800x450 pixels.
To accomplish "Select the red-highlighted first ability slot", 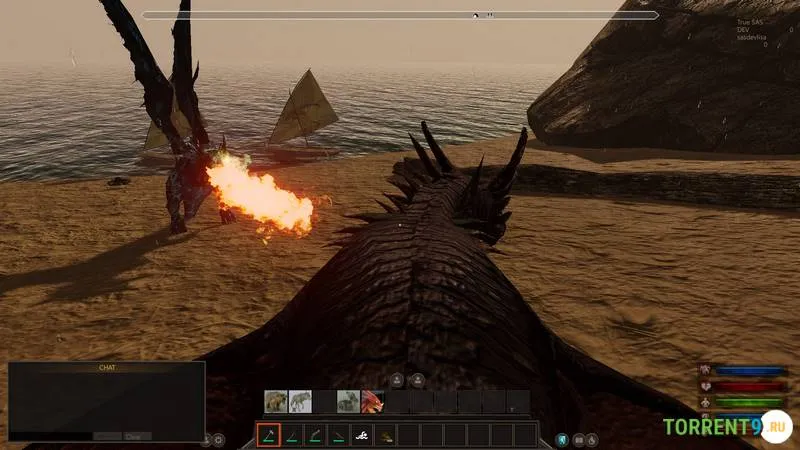I will [268, 435].
